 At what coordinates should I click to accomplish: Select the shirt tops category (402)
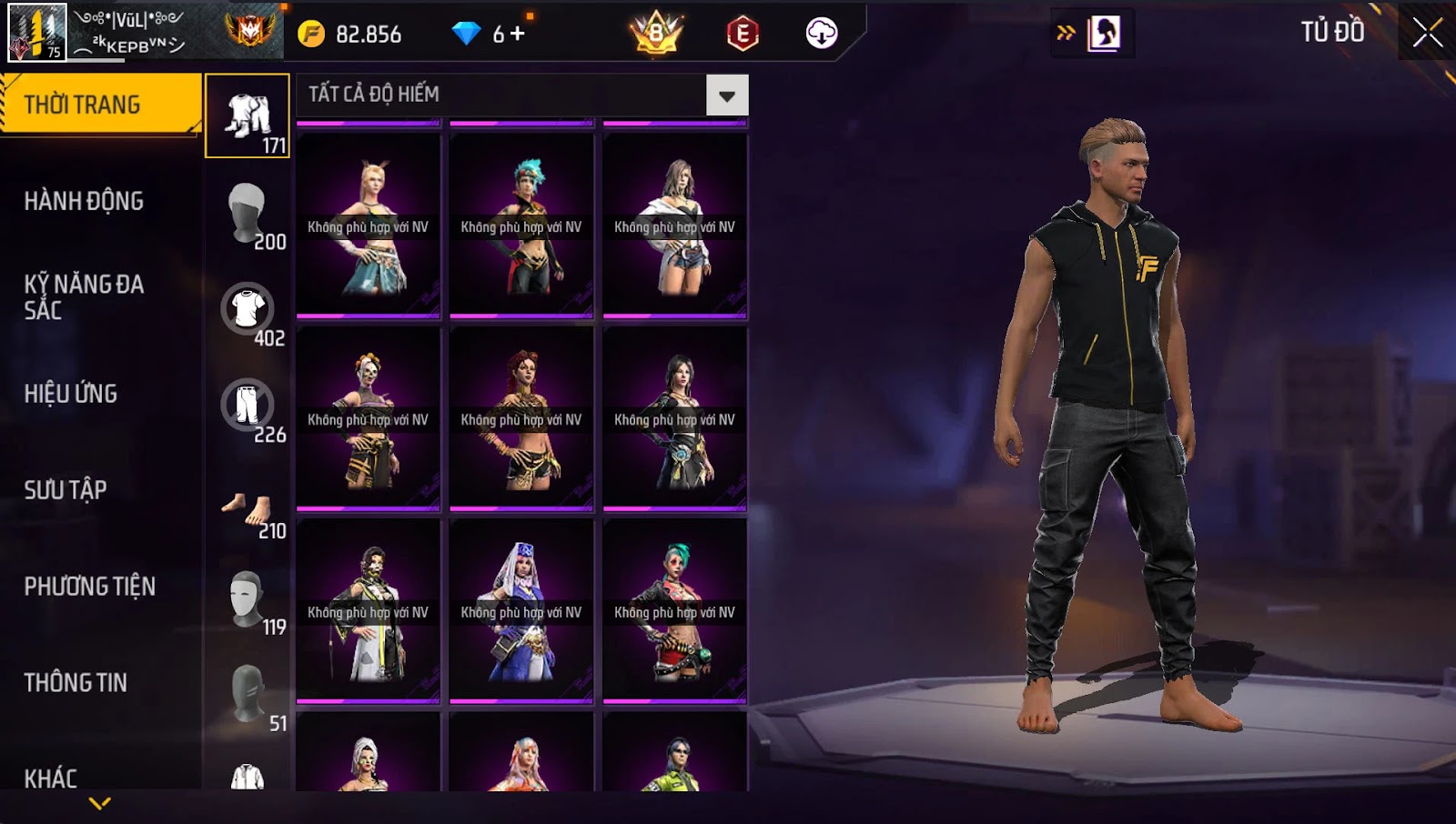(248, 309)
